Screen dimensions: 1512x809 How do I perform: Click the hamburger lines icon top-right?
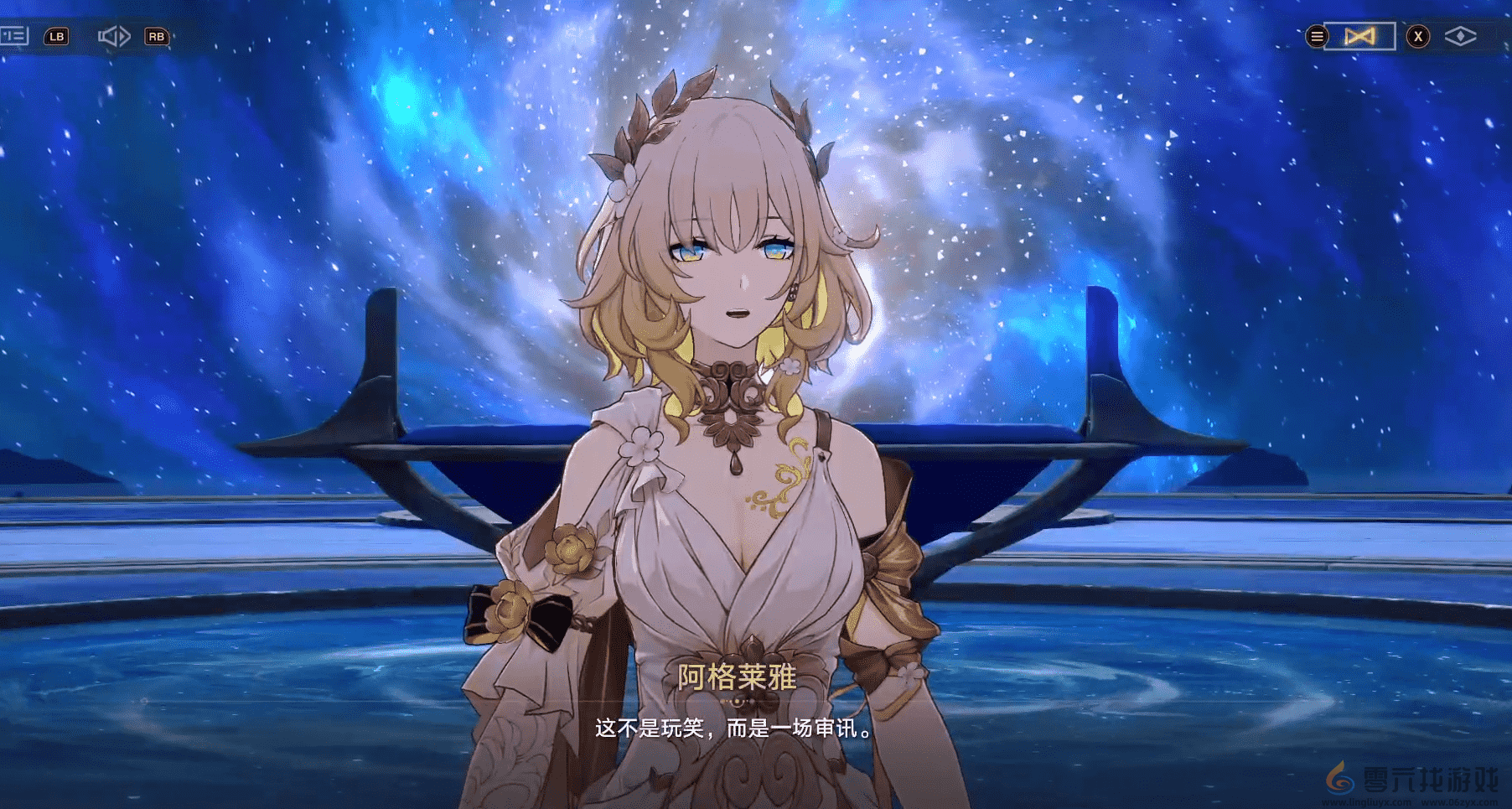[1317, 36]
